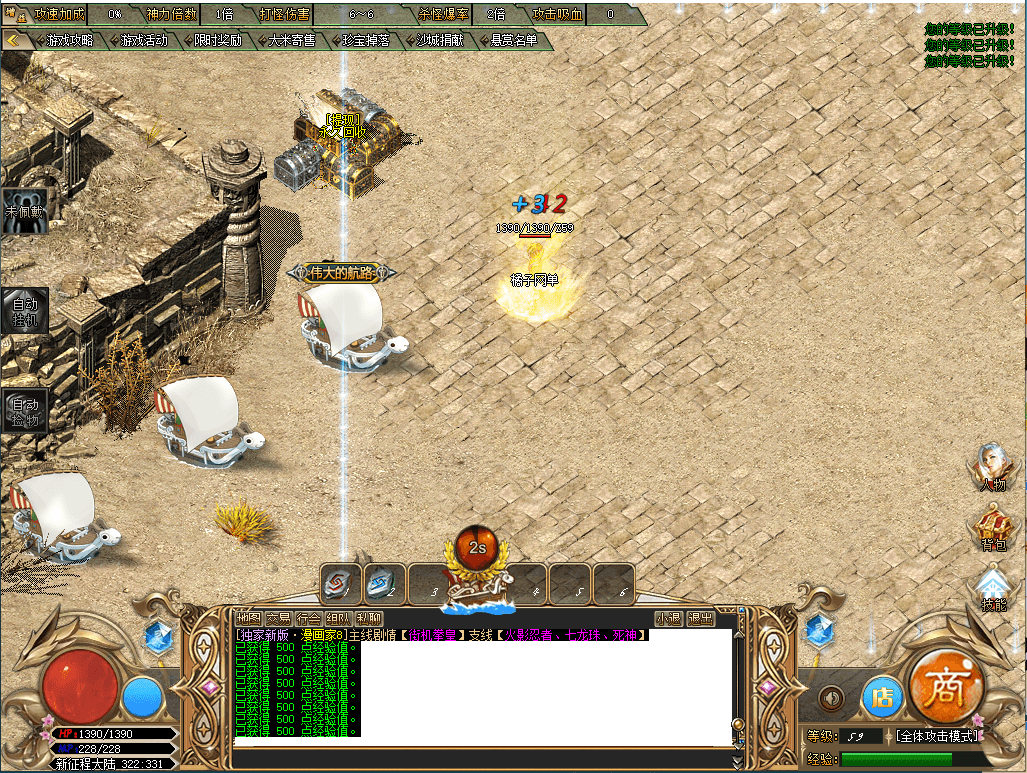1027x773 pixels.
Task: Open the 游戏攻略 game guide menu
Action: [70, 41]
